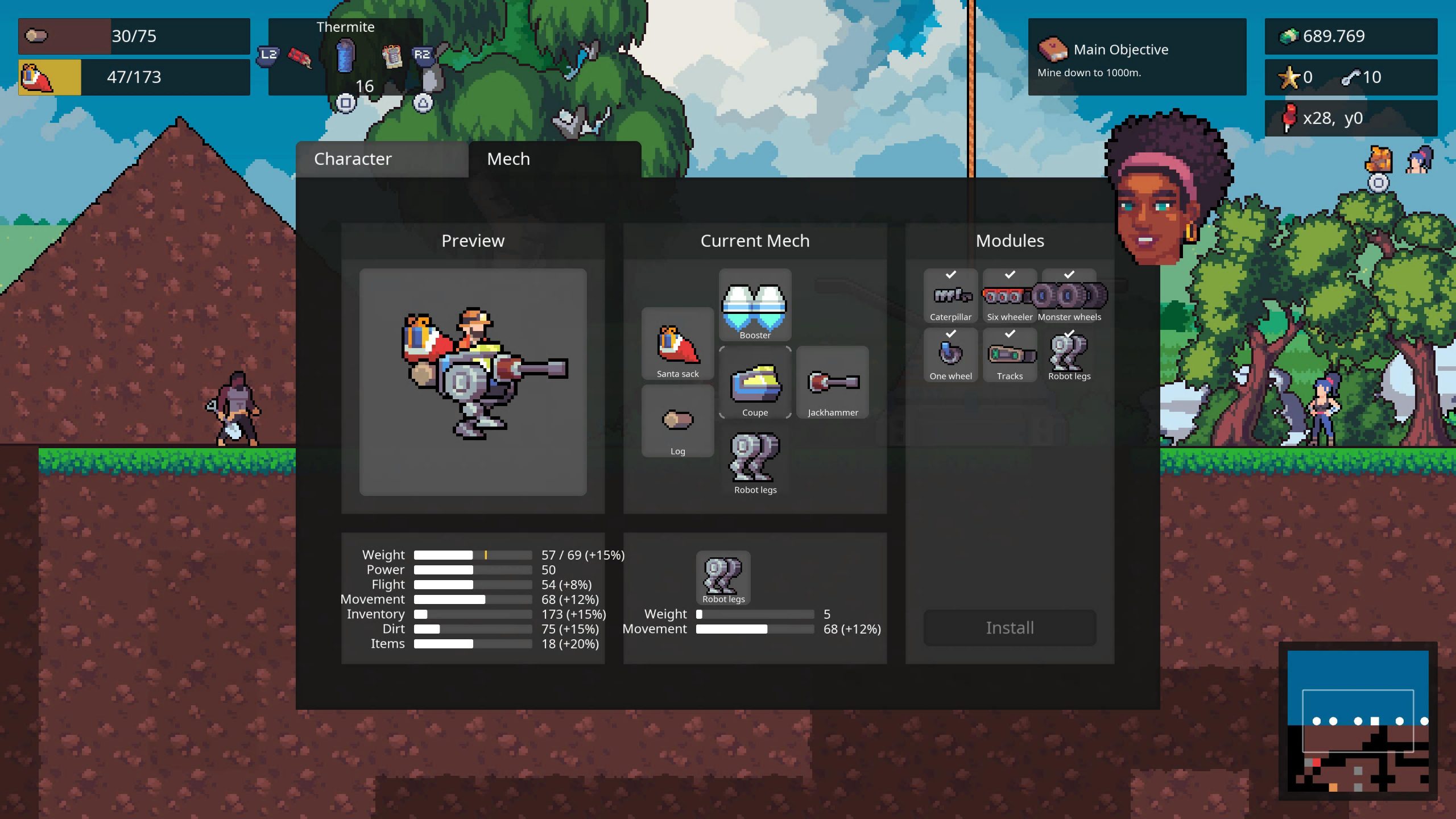
Task: Select the Thermite canister item
Action: [x=345, y=56]
